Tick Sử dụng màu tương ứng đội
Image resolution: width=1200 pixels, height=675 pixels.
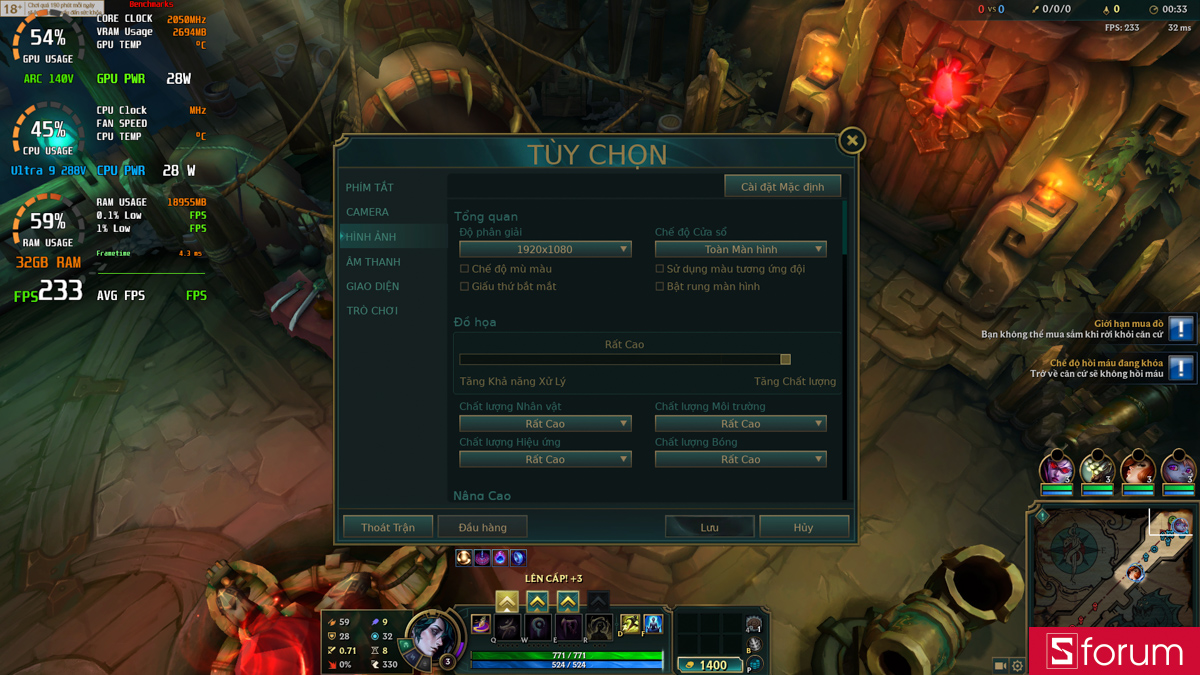point(659,269)
